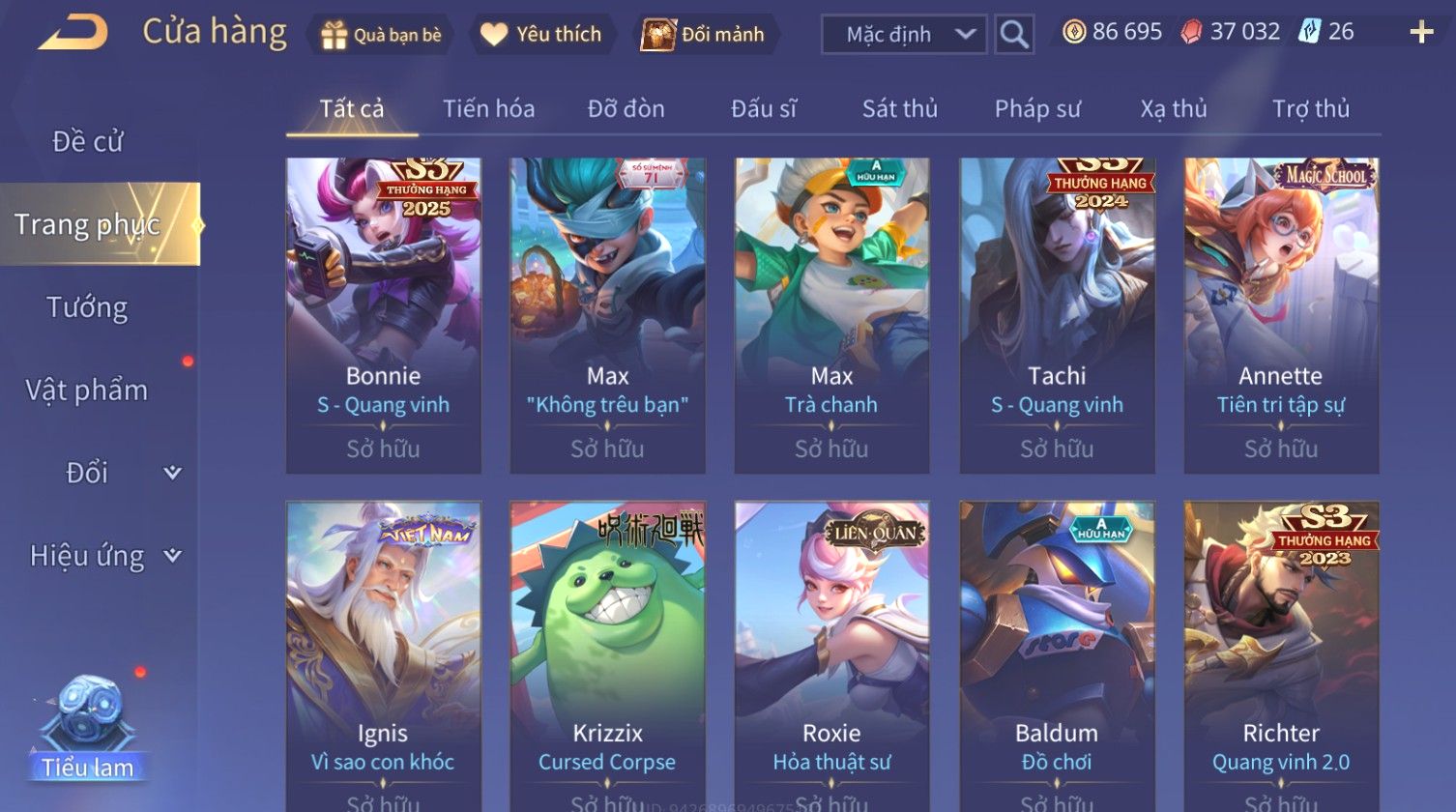Switch to the Tiến hóa tab
The width and height of the screenshot is (1456, 812).
[x=488, y=109]
